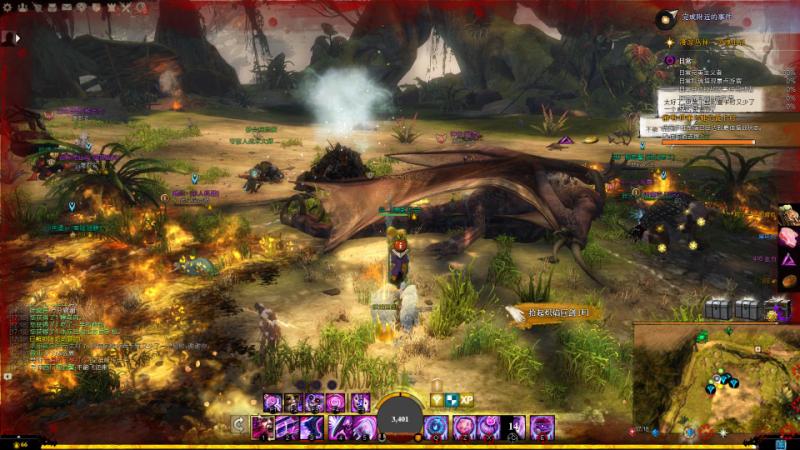Click the blue checkered boon icon
This screenshot has height=450, width=800.
pyautogui.click(x=451, y=399)
